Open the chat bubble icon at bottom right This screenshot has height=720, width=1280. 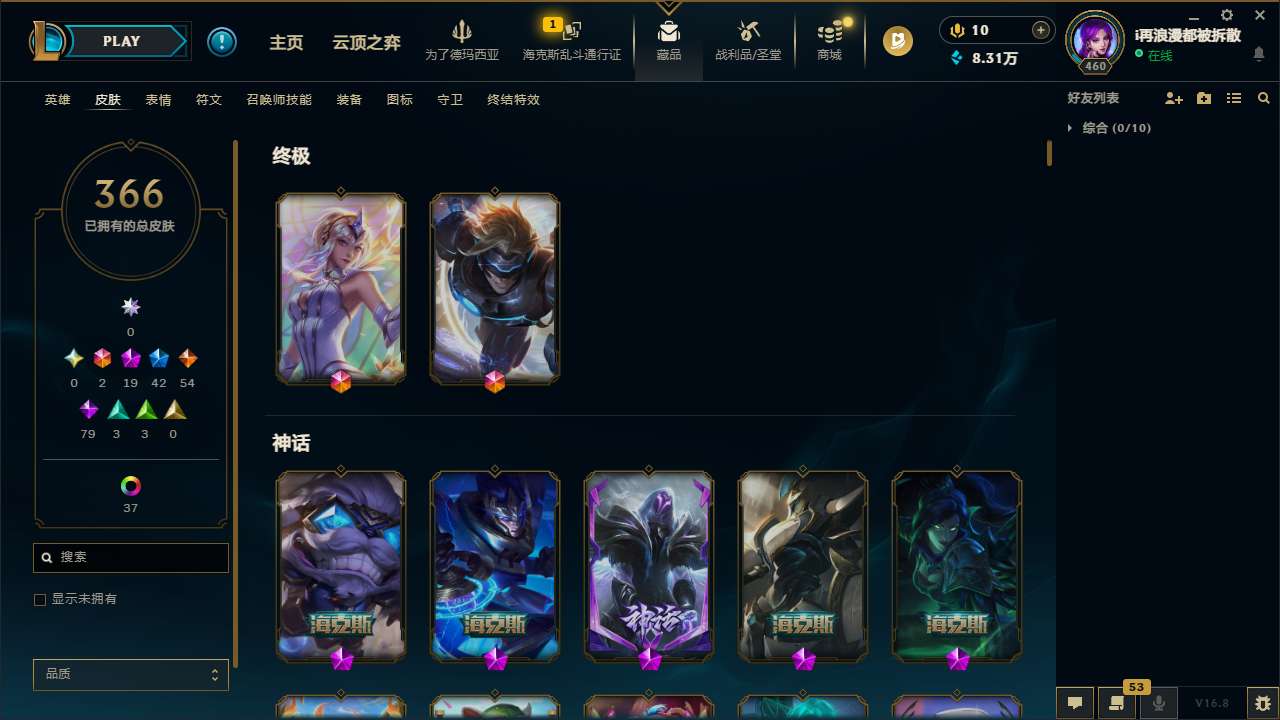coord(1074,703)
